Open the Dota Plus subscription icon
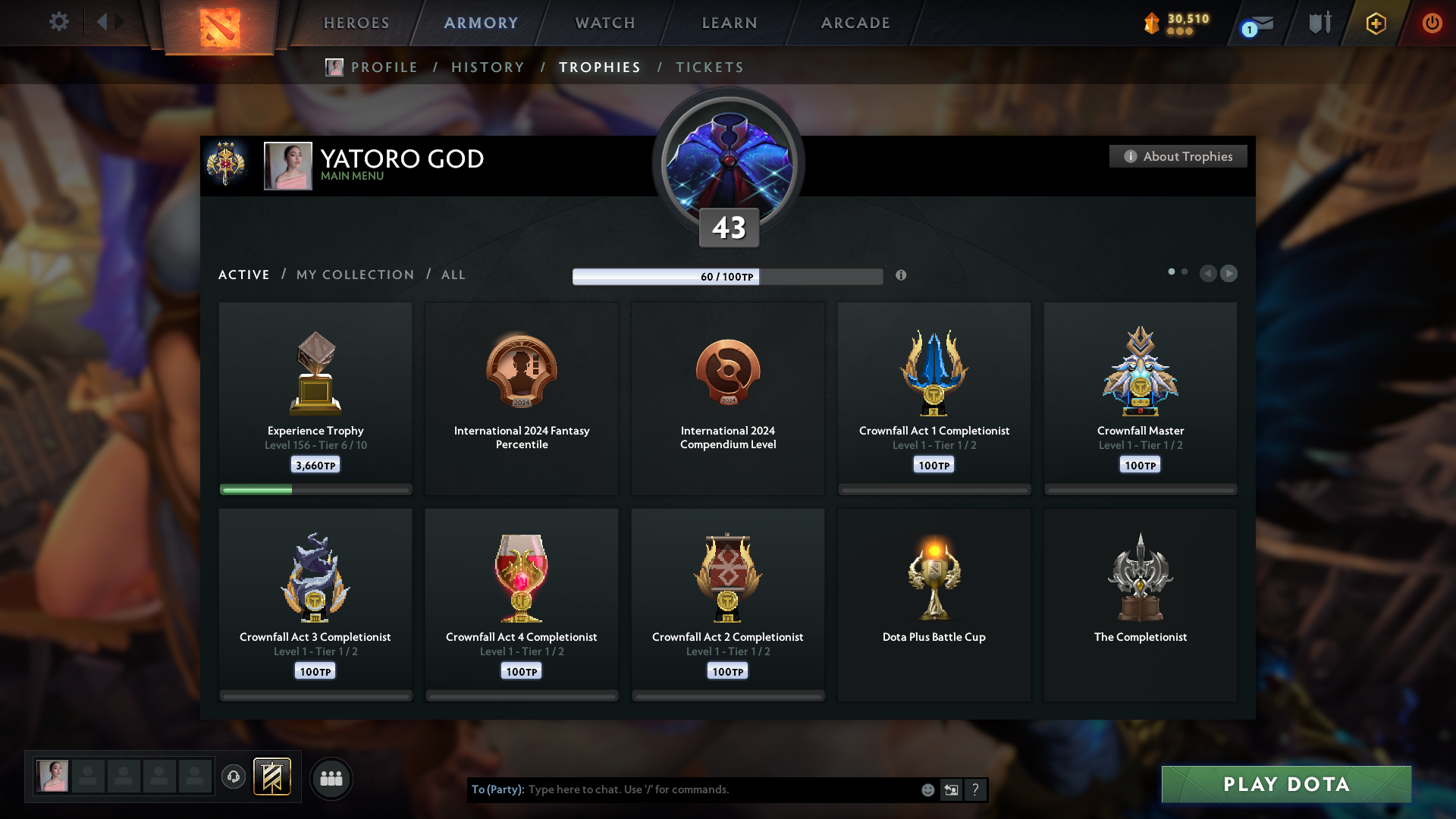1456x819 pixels. (1375, 23)
